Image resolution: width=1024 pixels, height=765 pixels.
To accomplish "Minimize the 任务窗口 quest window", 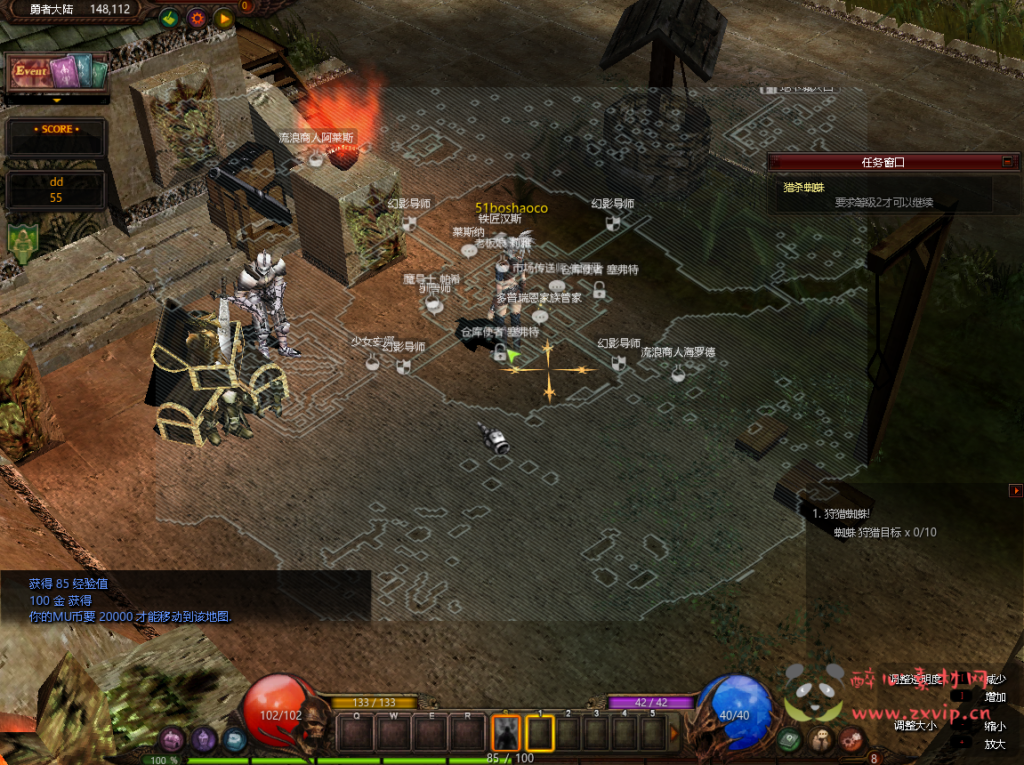I will (1008, 161).
